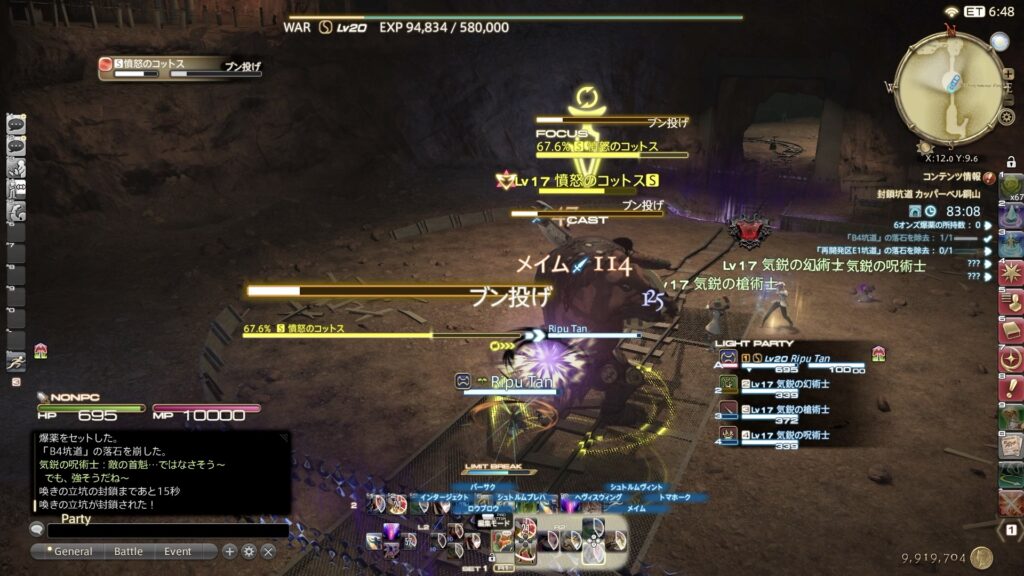Close the chat log with the X button
Screen dimensions: 1024x576
tap(268, 551)
